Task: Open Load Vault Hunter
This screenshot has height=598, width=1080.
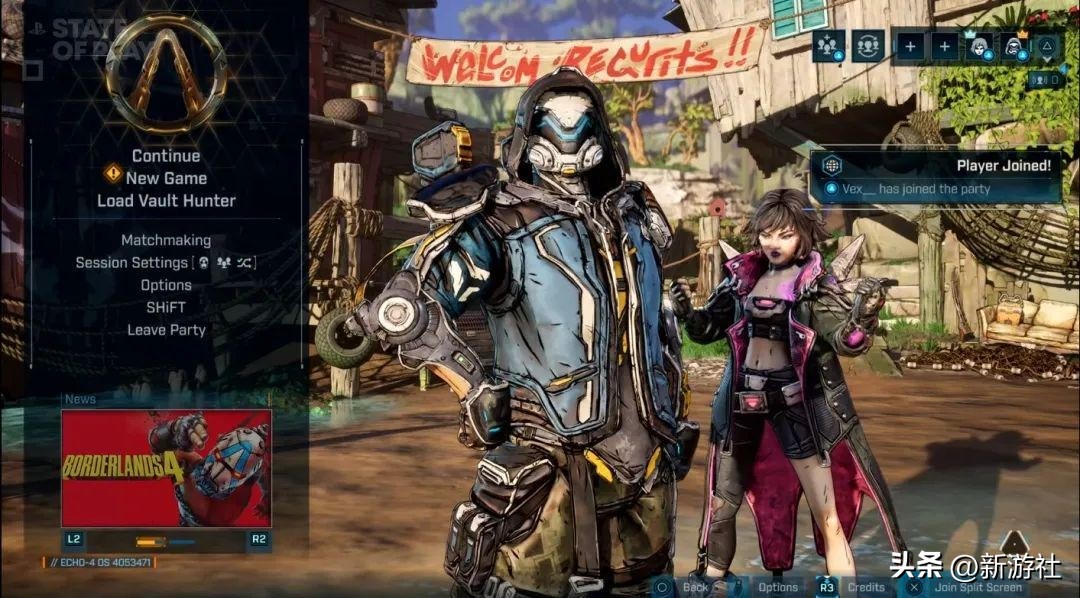Action: click(166, 200)
